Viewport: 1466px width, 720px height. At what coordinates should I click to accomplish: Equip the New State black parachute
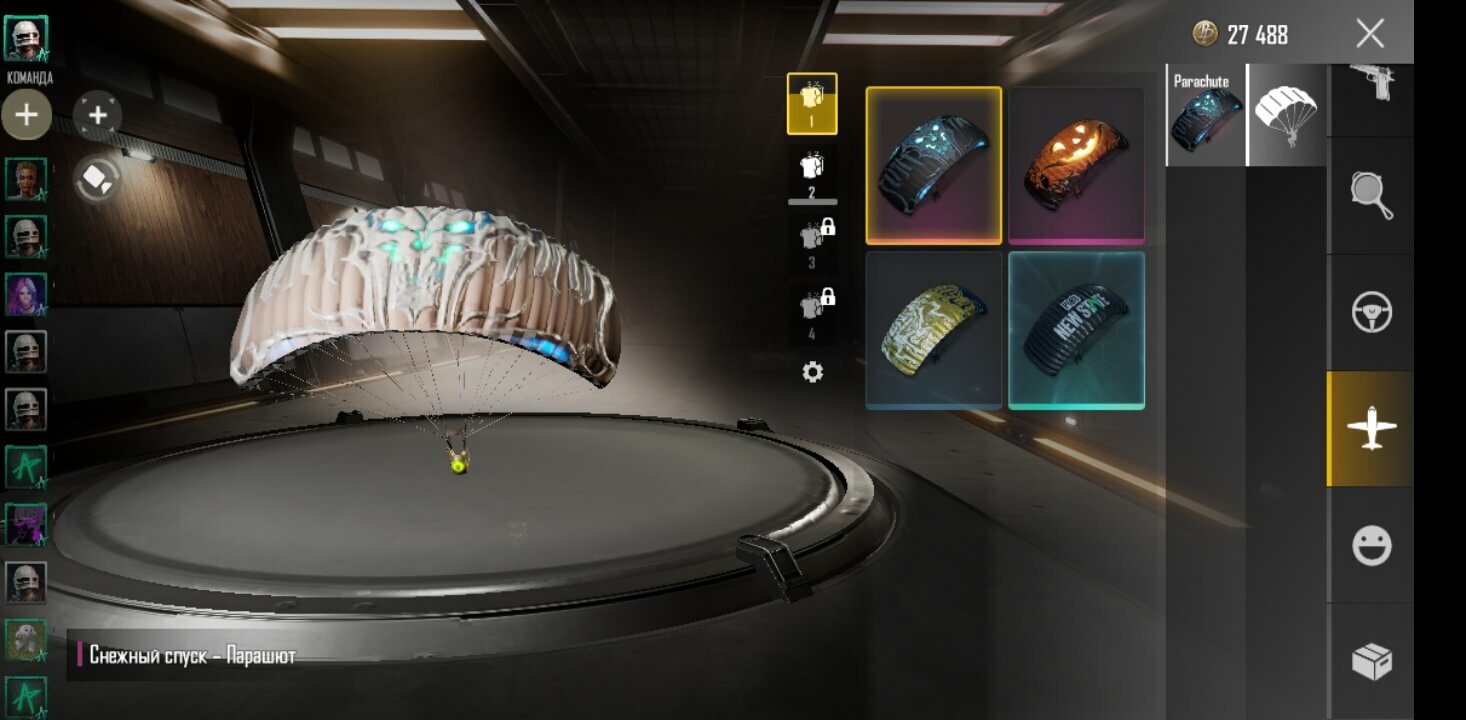coord(1076,330)
